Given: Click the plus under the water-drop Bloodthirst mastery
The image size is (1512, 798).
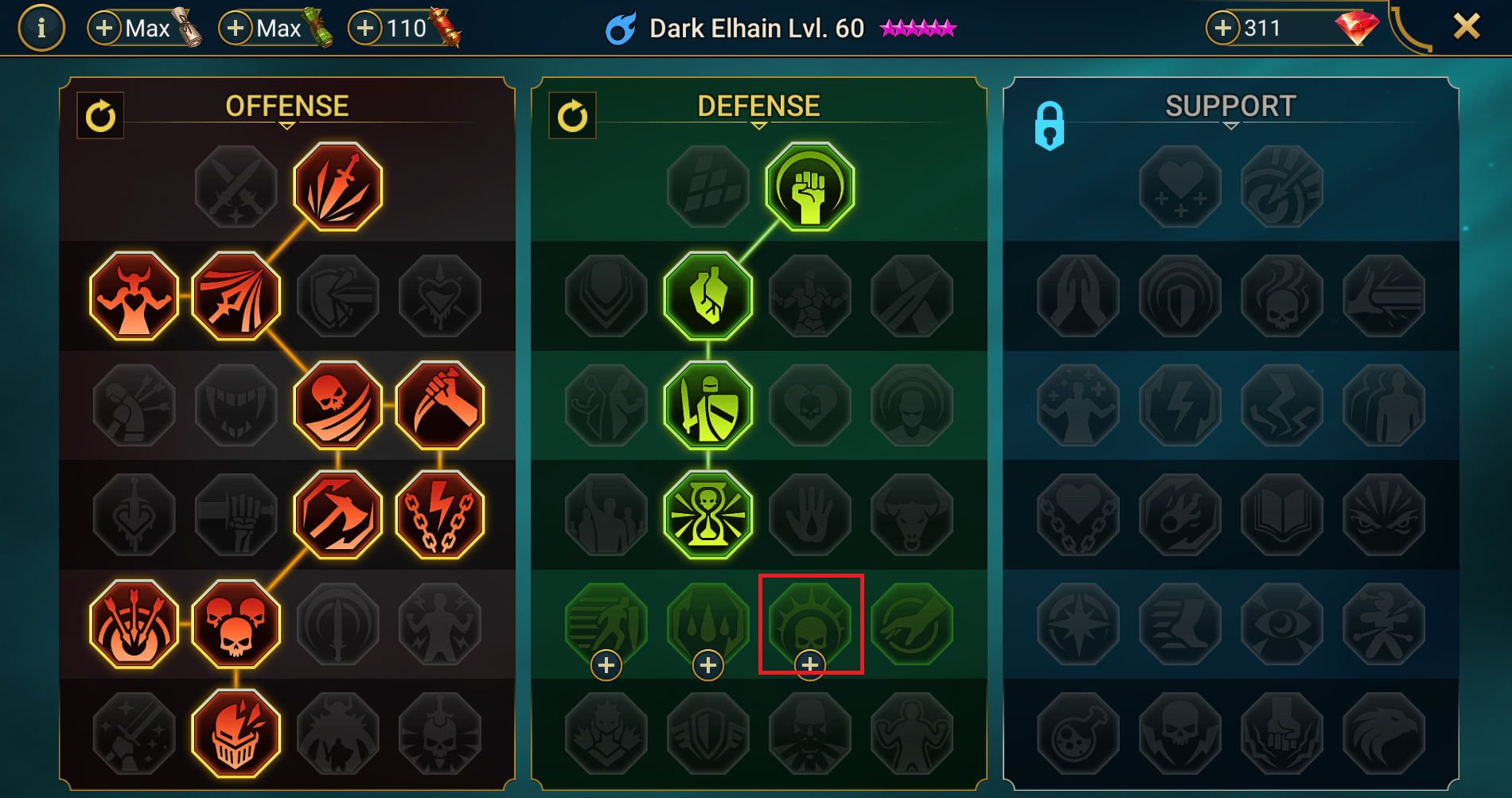Looking at the screenshot, I should 708,664.
